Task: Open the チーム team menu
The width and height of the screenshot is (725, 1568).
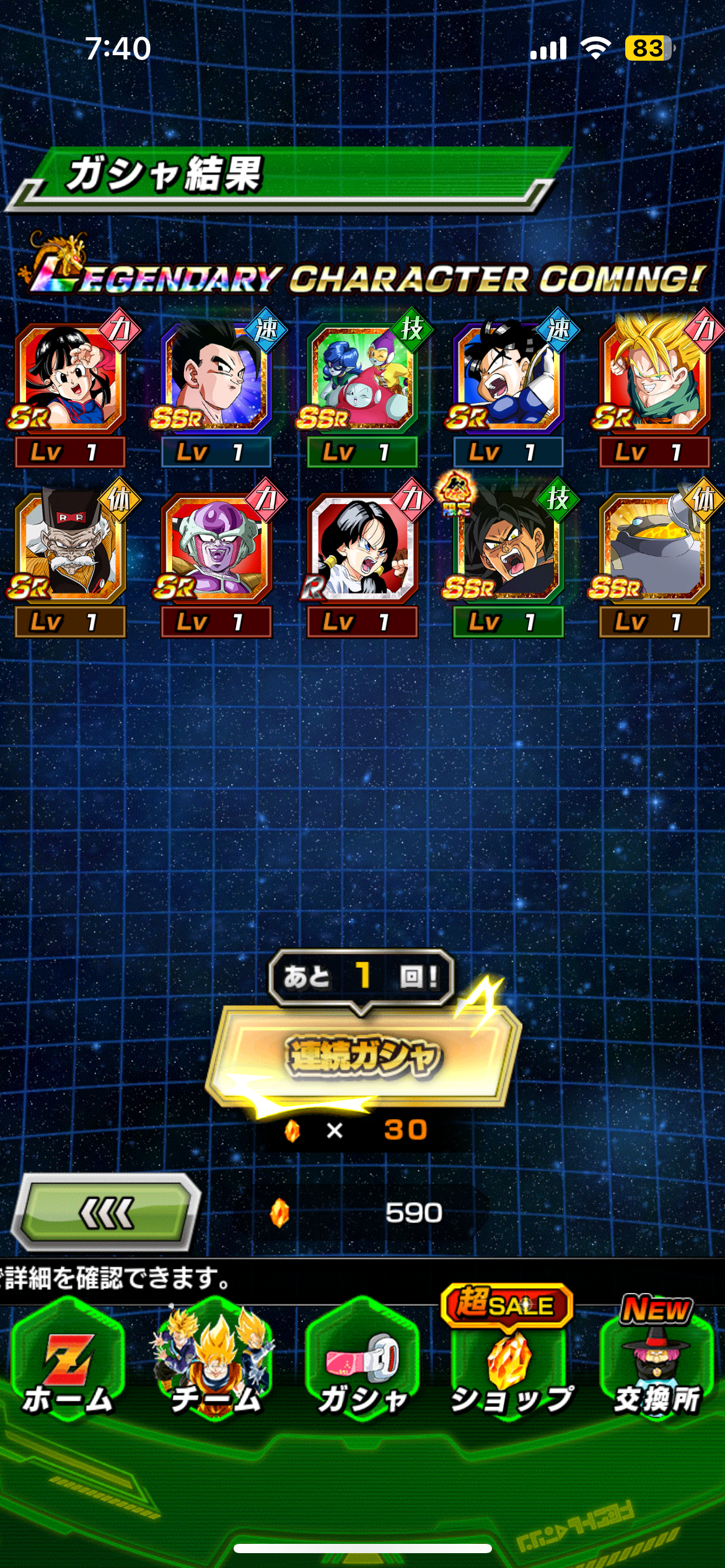Action: pyautogui.click(x=215, y=1362)
